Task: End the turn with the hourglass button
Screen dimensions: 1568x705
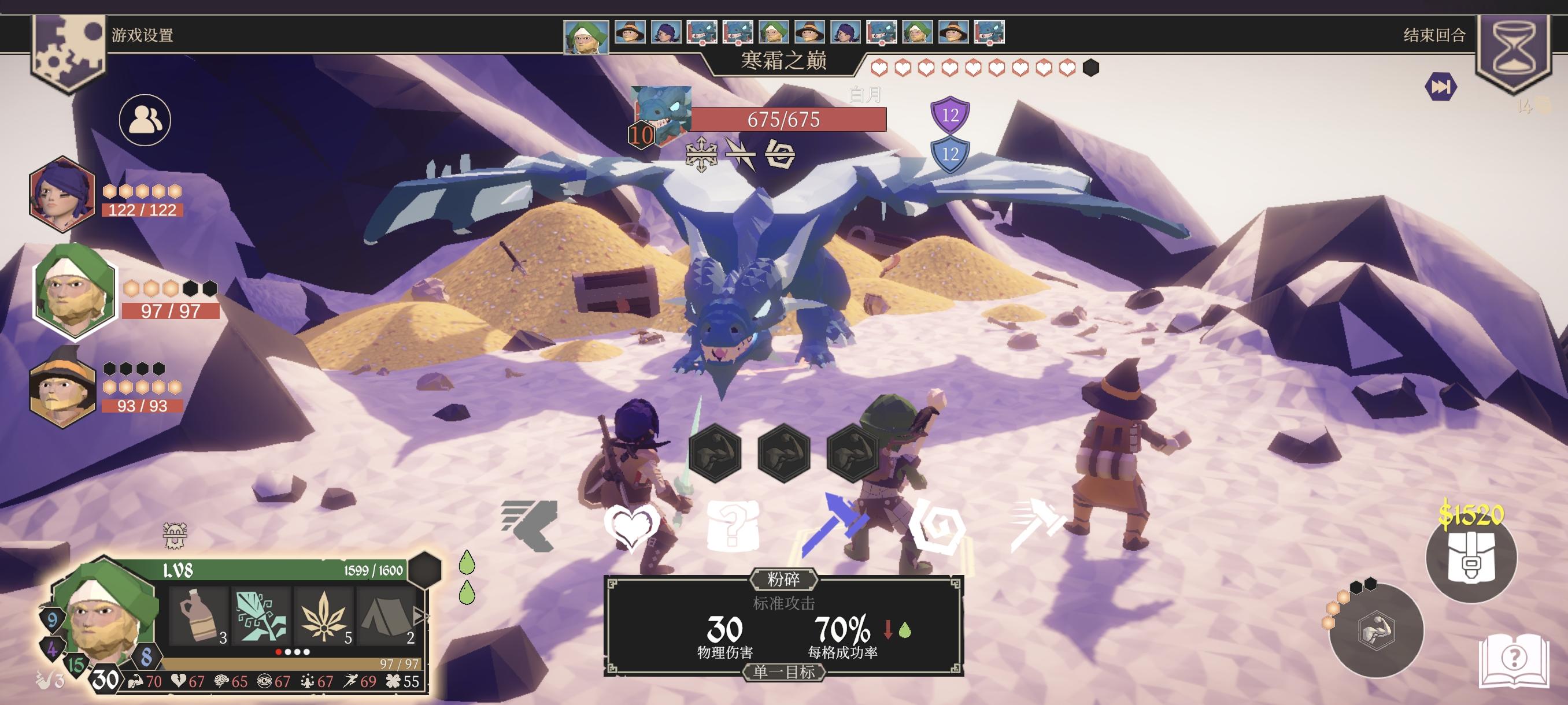Action: [1514, 50]
